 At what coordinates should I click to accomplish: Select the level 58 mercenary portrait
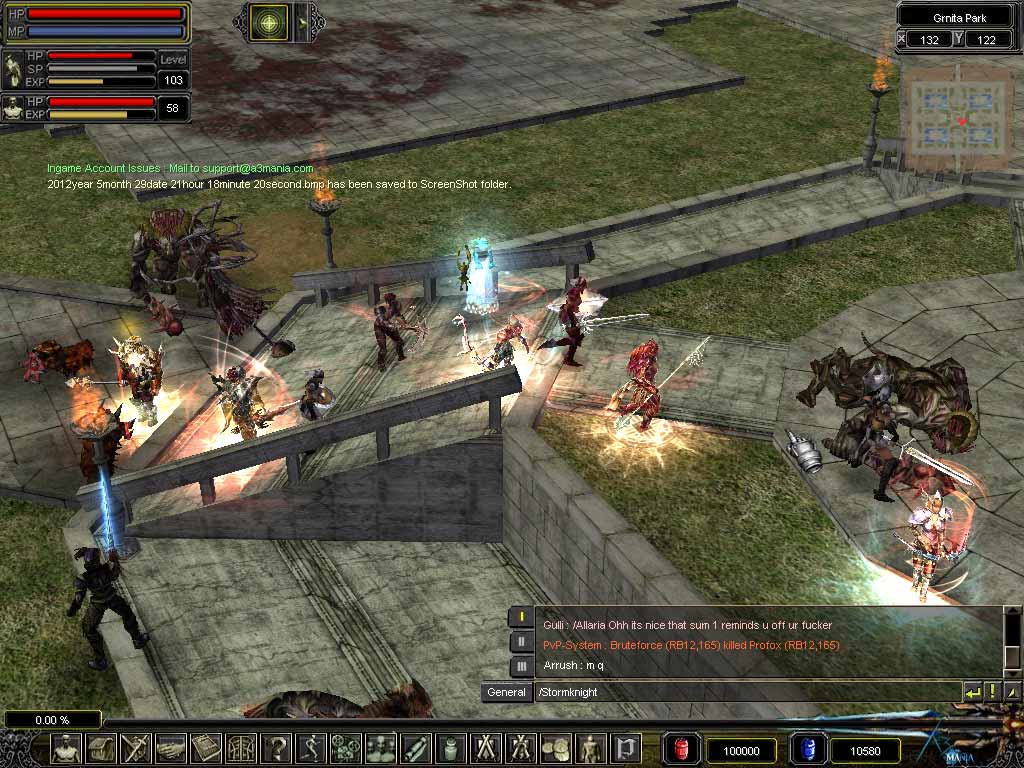[13, 108]
